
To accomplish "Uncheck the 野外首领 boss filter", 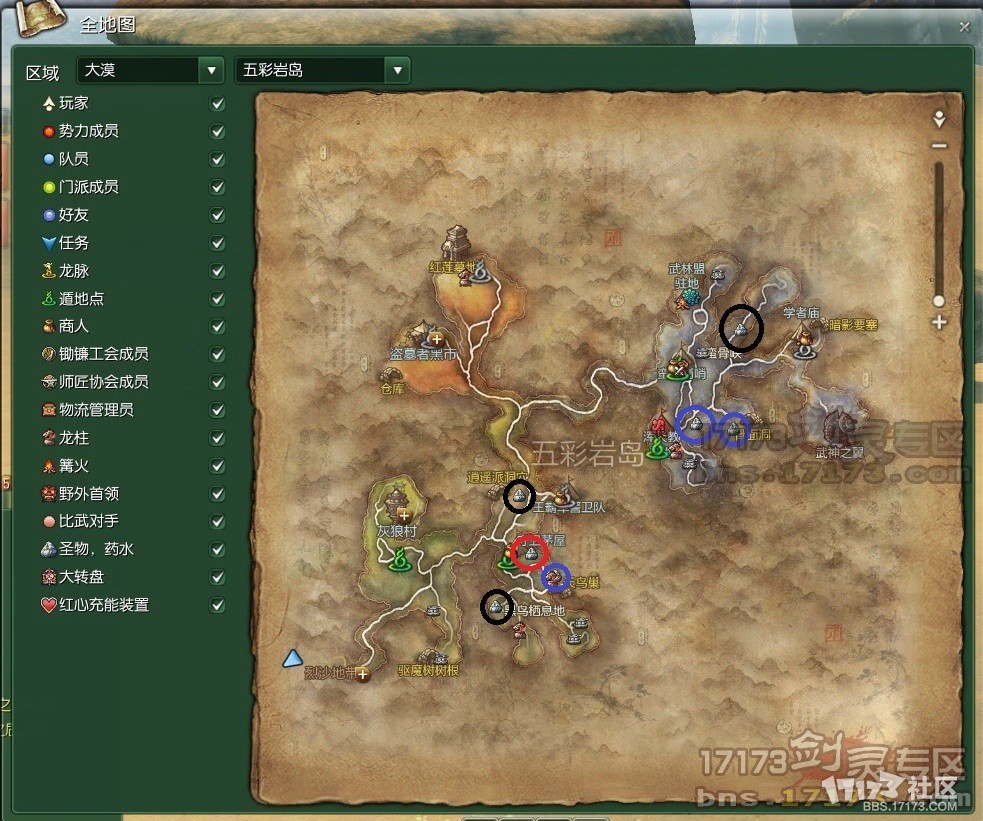I will click(218, 494).
